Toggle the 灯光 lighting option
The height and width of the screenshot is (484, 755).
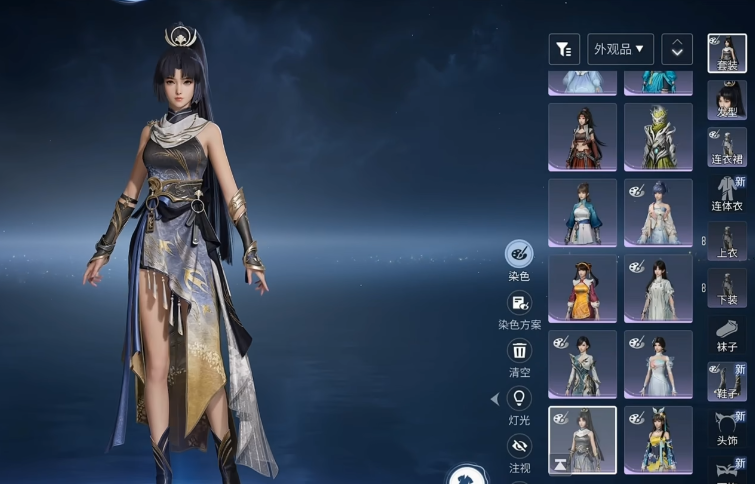[519, 399]
